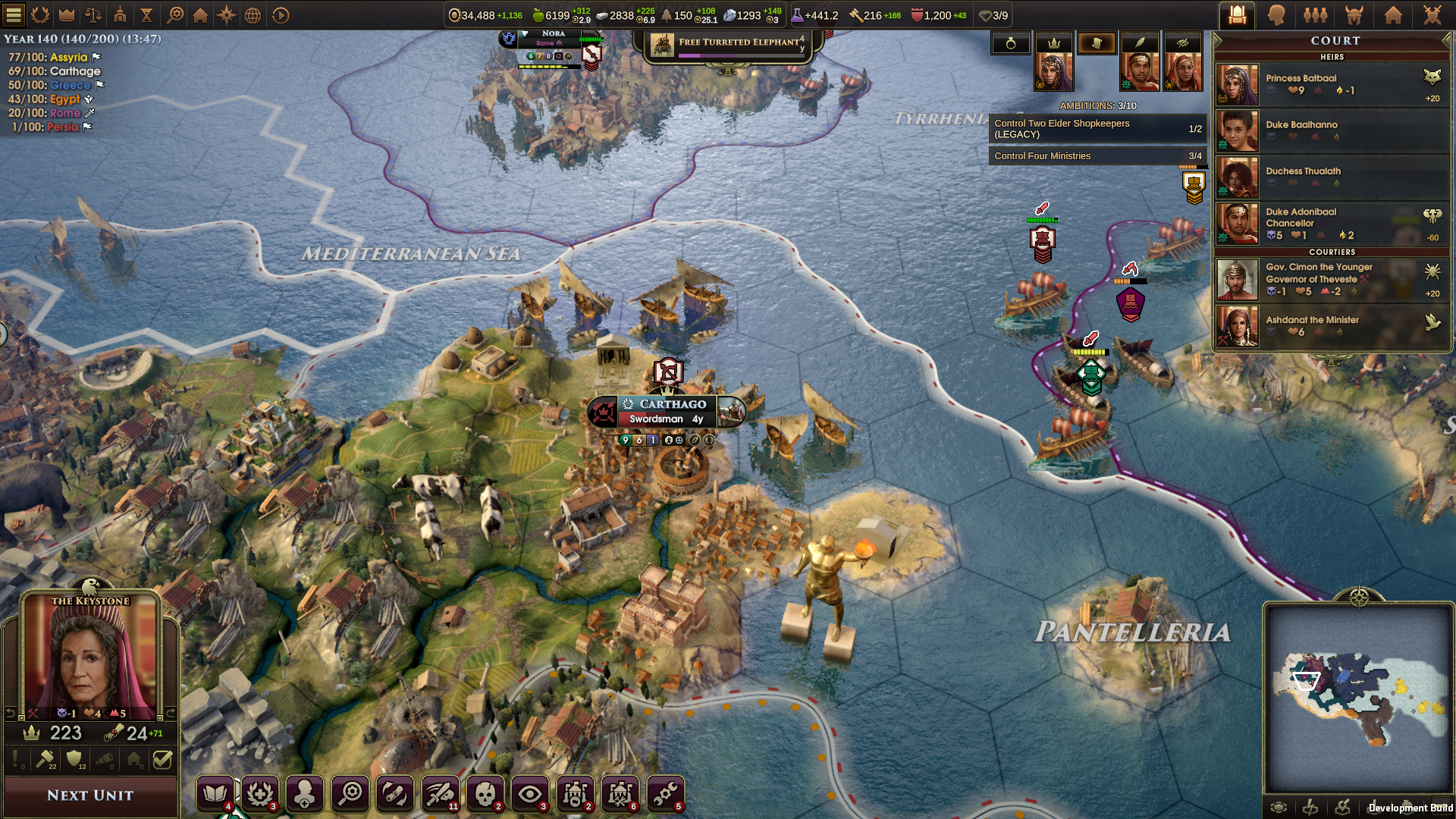This screenshot has width=1456, height=819.
Task: Open the globe world view icon
Action: [x=253, y=14]
